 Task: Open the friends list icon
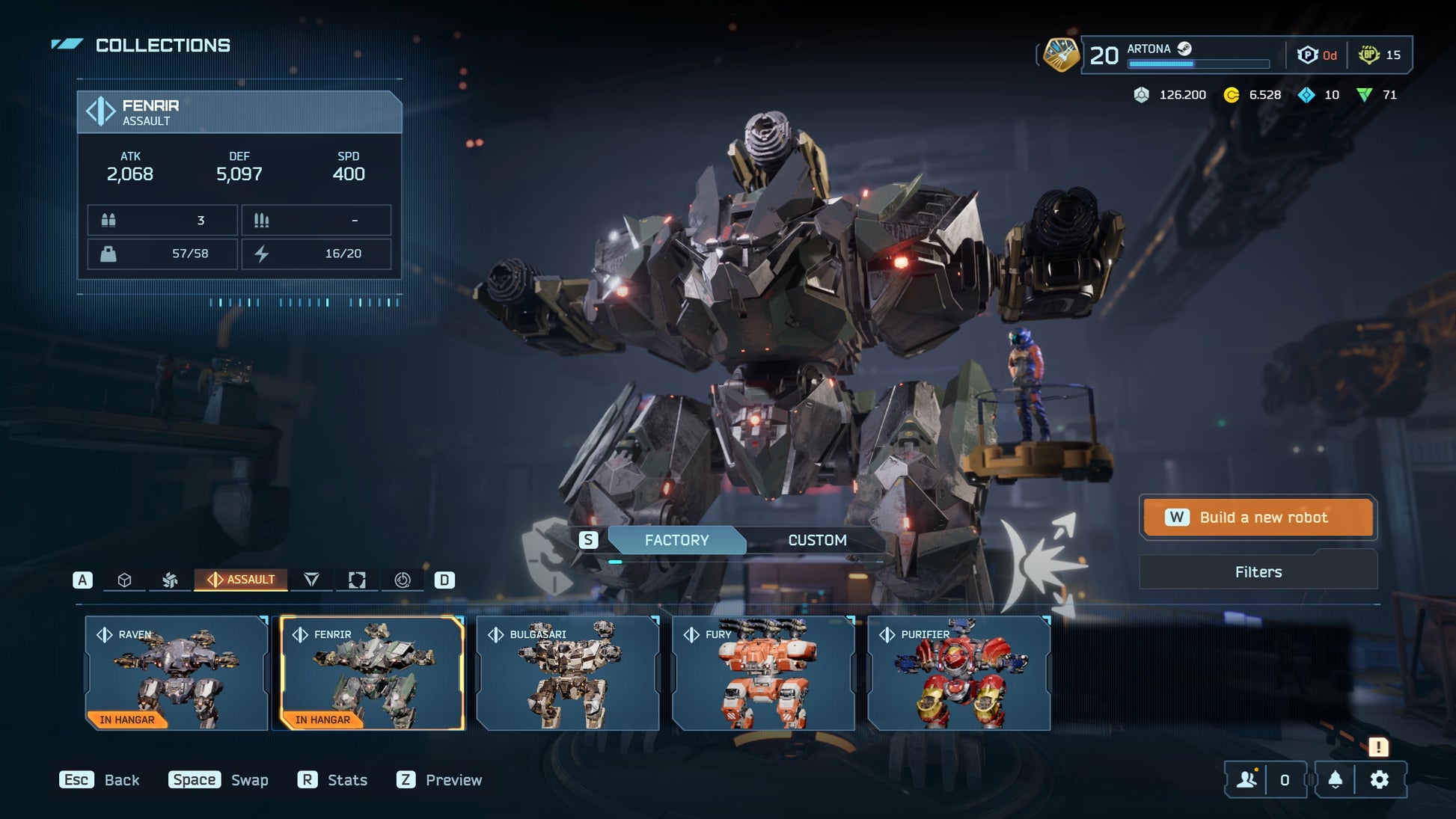tap(1247, 780)
